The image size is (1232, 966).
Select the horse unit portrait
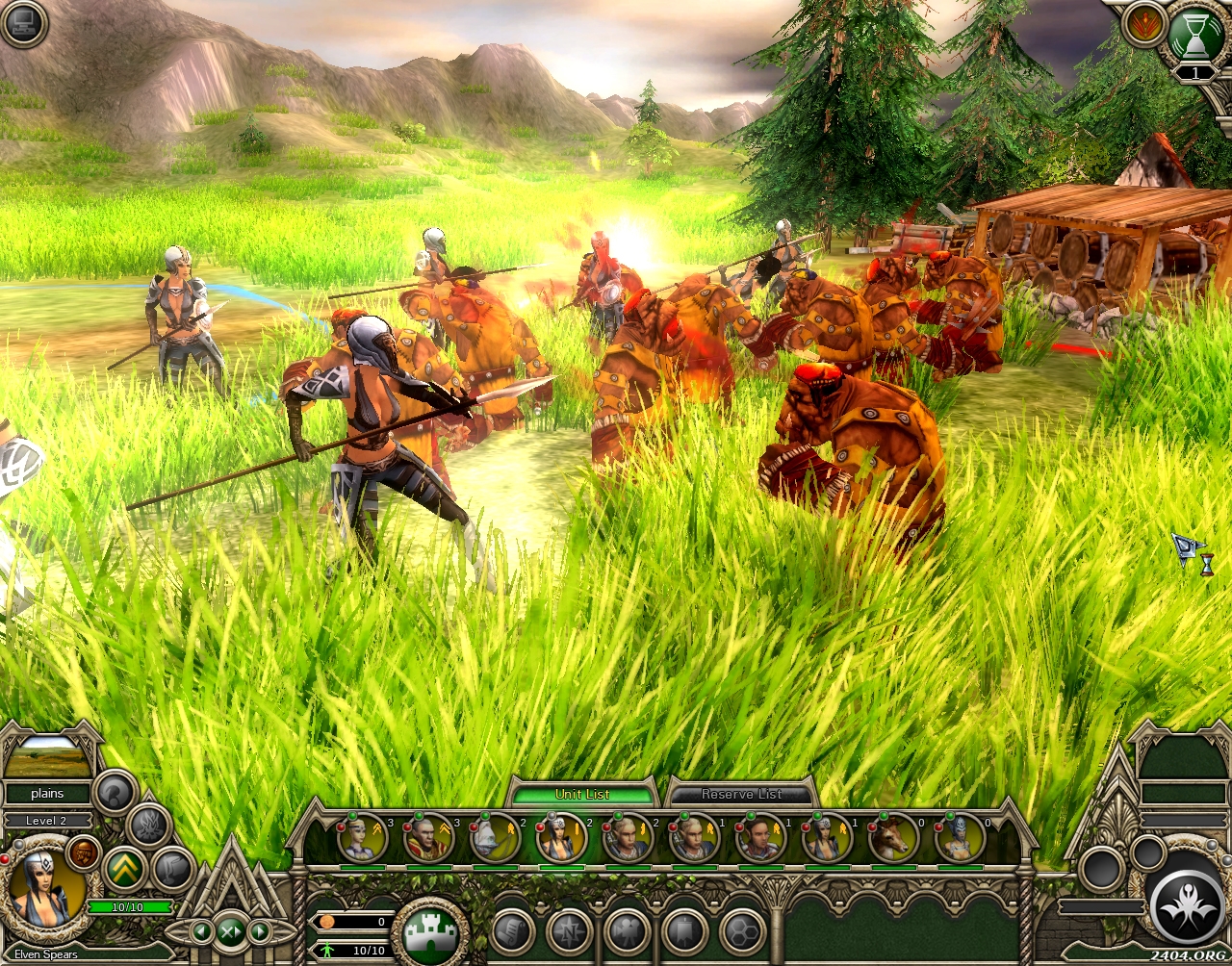[892, 838]
